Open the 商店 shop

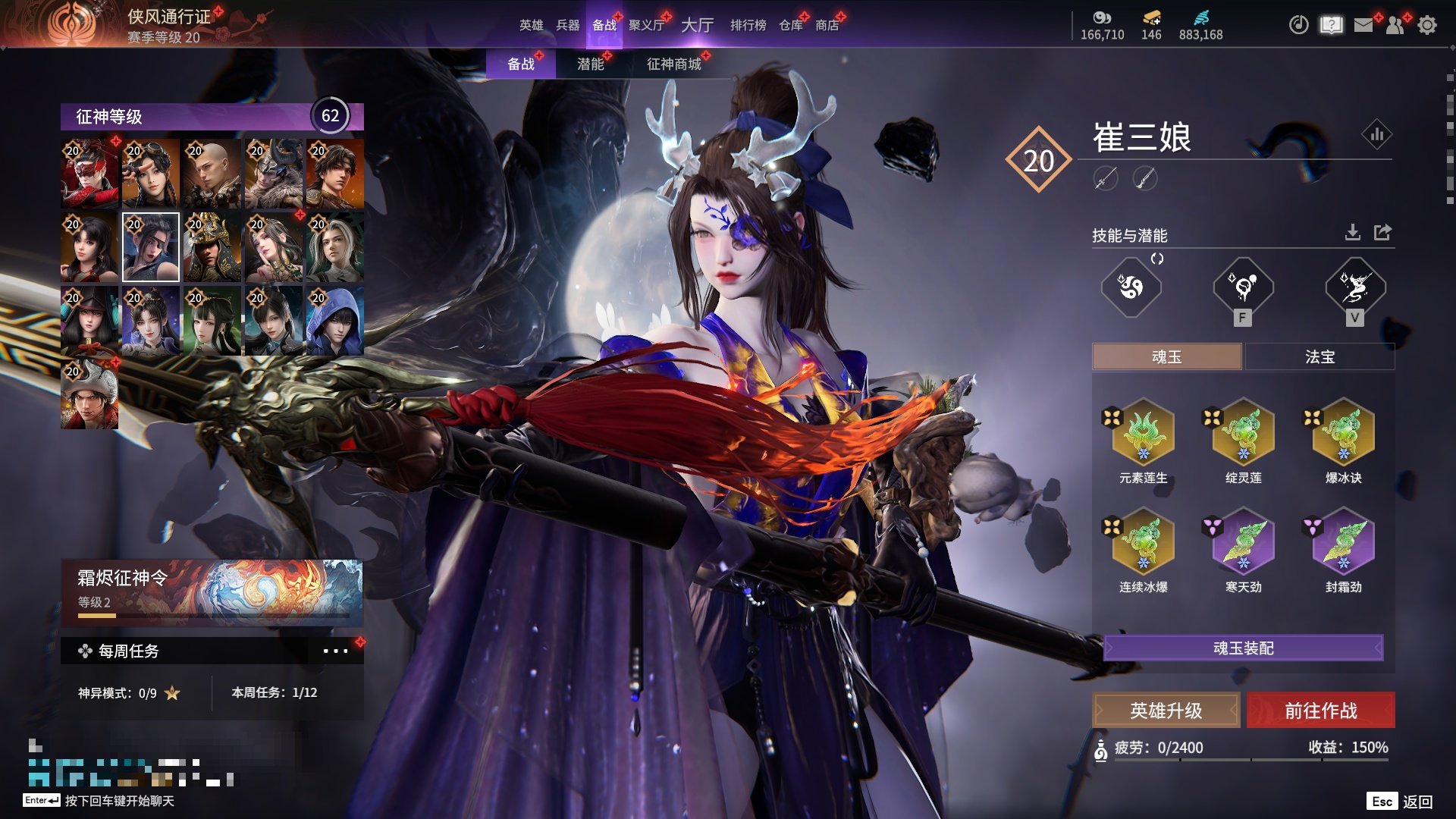[x=827, y=25]
